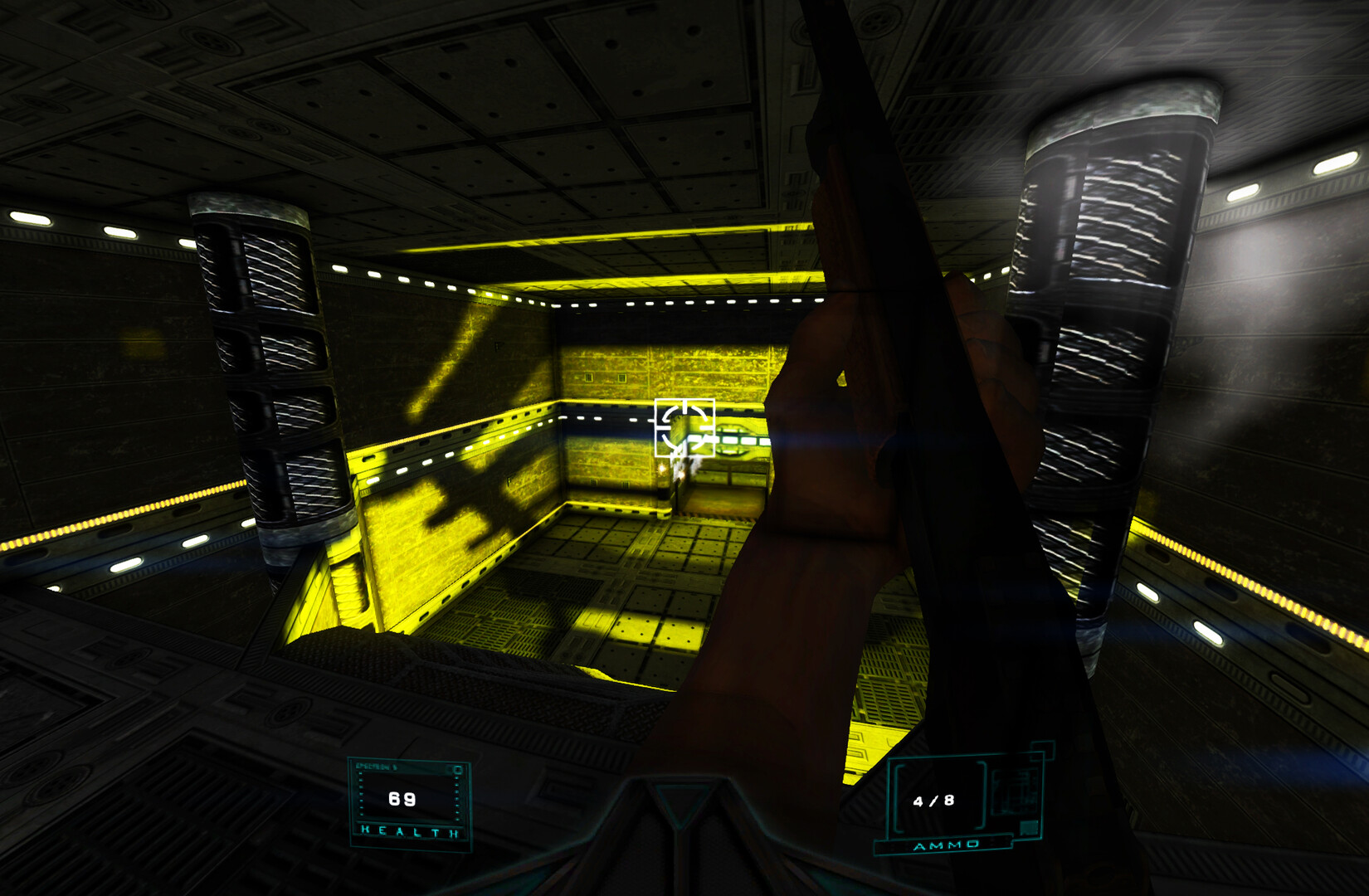Expand the AMMO label bar
Screen dimensions: 1369x896
click(x=946, y=846)
